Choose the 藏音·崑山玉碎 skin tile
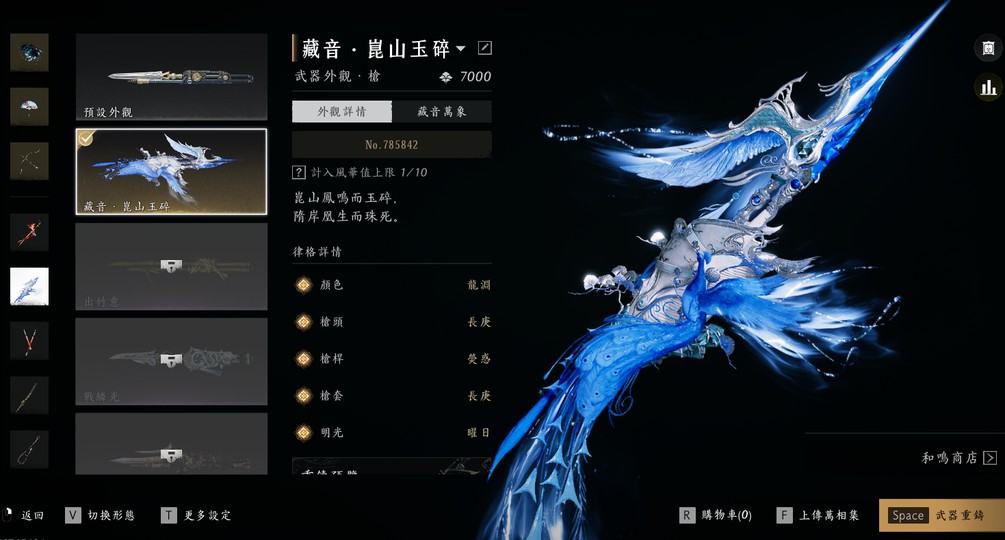Viewport: 1005px width, 540px height. pos(171,171)
